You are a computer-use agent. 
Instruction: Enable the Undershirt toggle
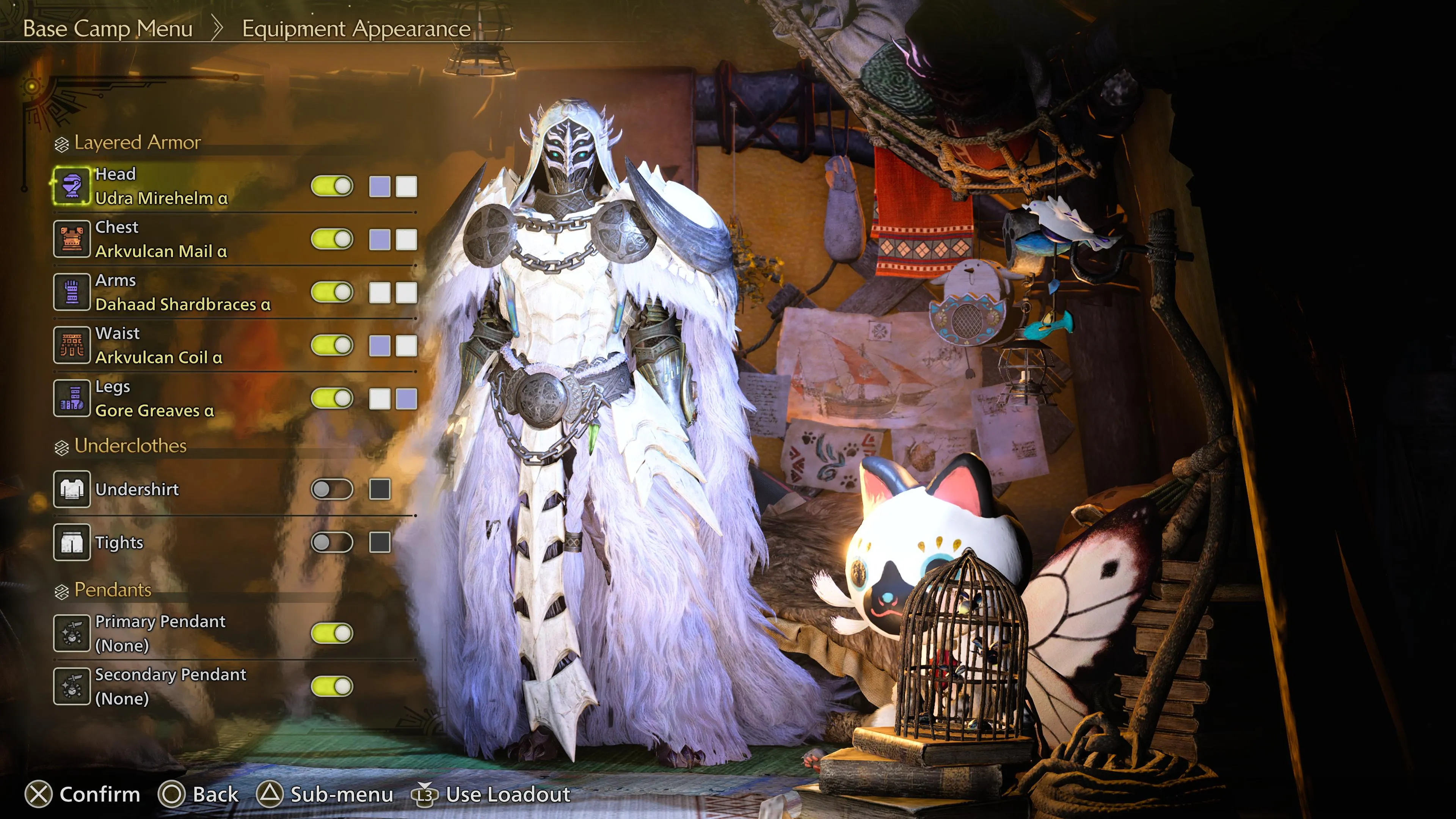point(333,490)
